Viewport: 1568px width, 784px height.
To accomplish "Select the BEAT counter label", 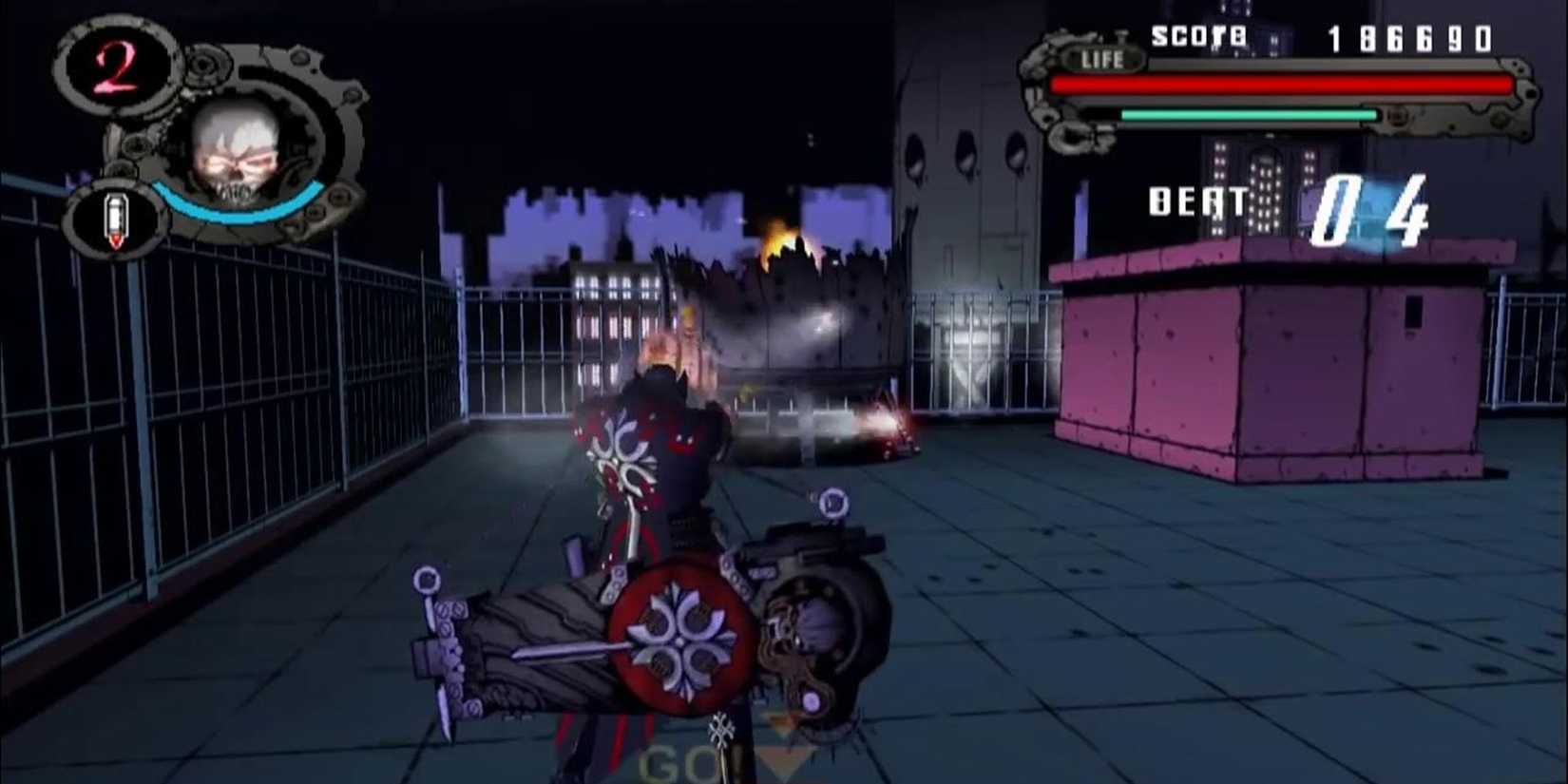I will [1197, 201].
